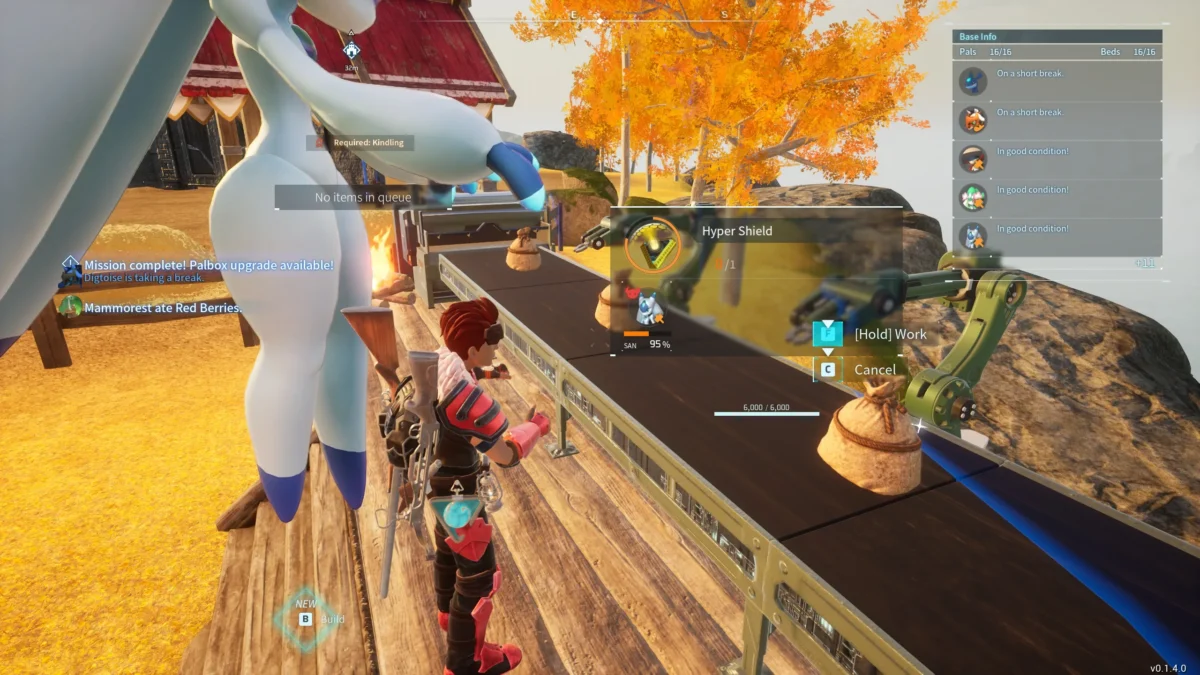Click the working Pal portrait above SAN
Viewport: 1200px width, 675px height.
point(650,308)
